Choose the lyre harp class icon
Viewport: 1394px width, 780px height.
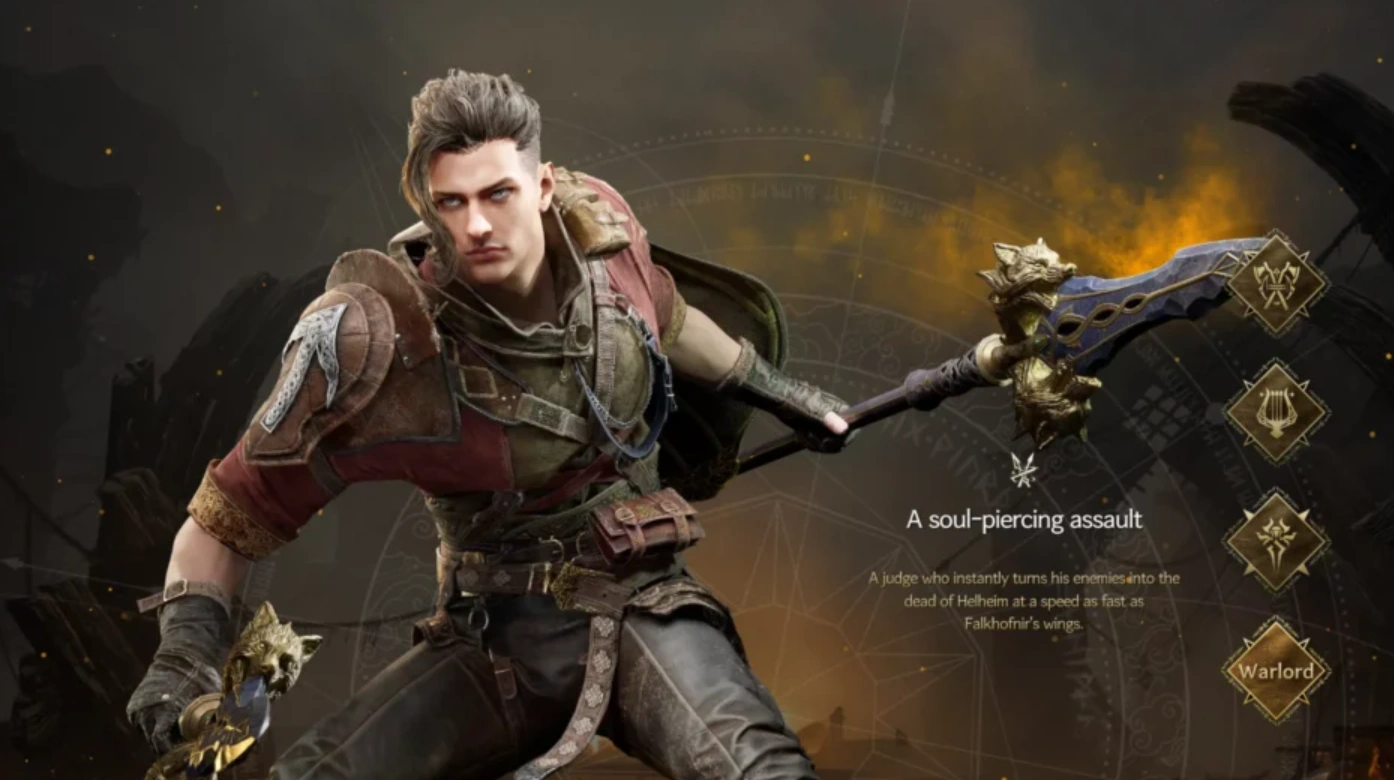tap(1276, 411)
